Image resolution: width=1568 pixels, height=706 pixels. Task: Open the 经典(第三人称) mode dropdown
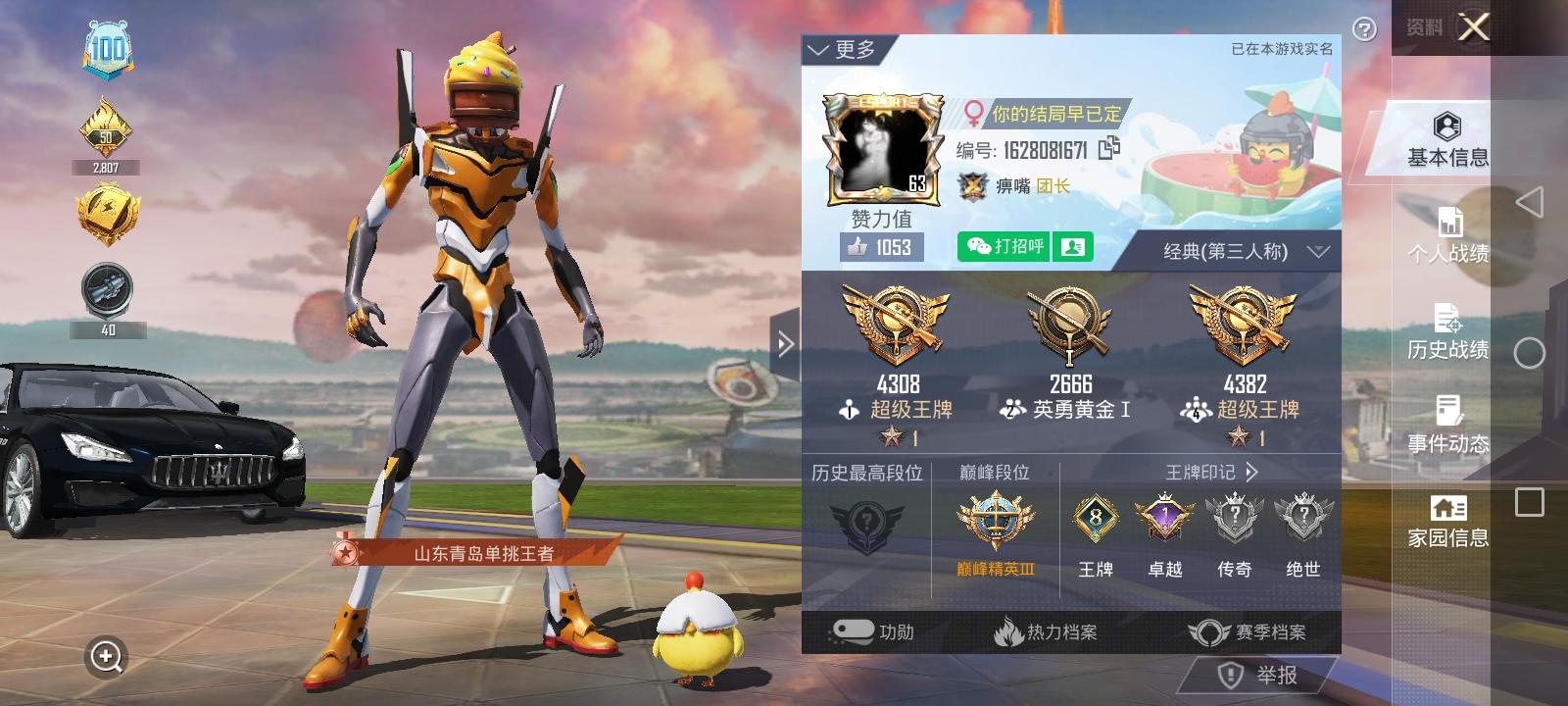(1231, 249)
